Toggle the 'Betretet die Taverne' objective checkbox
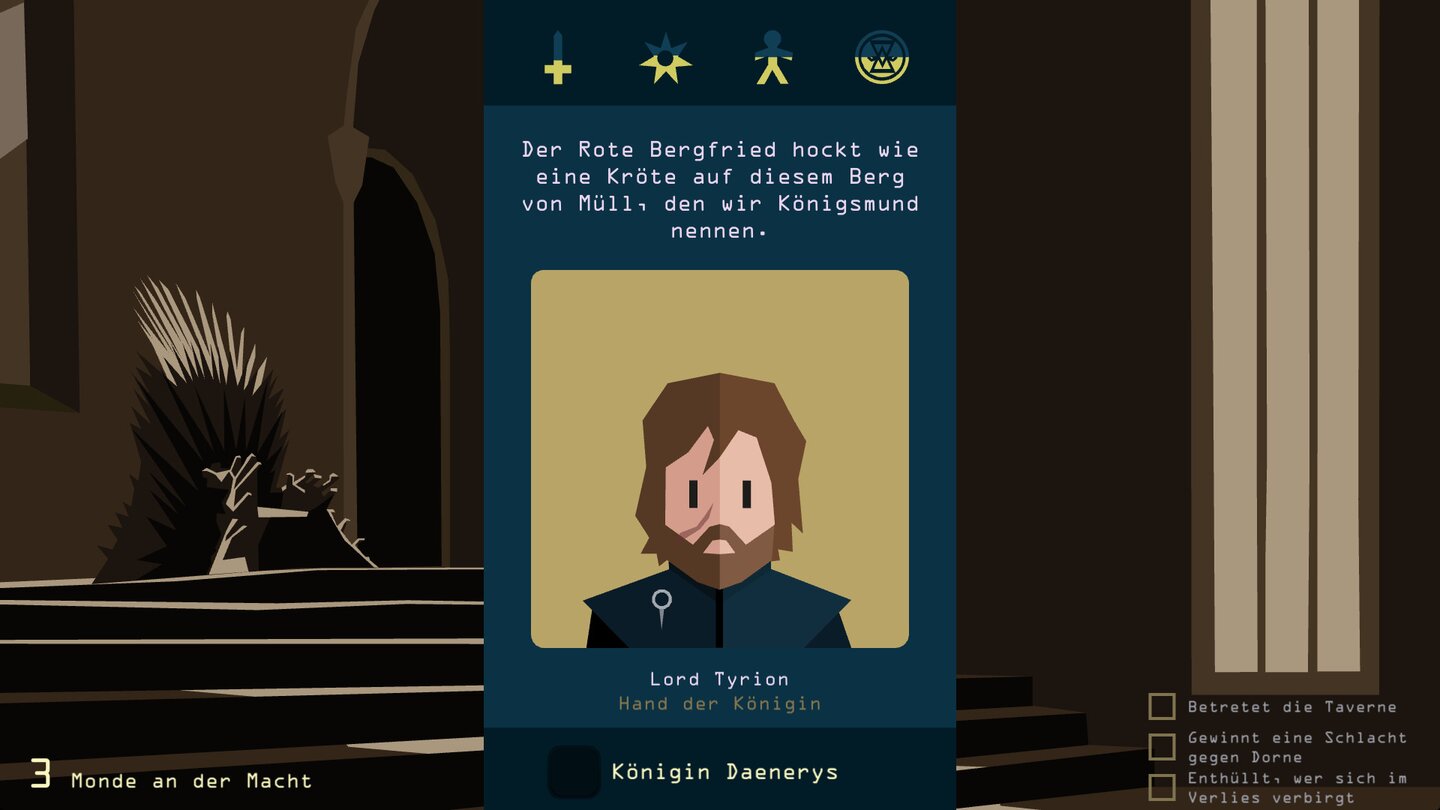This screenshot has width=1440, height=810. [1161, 707]
